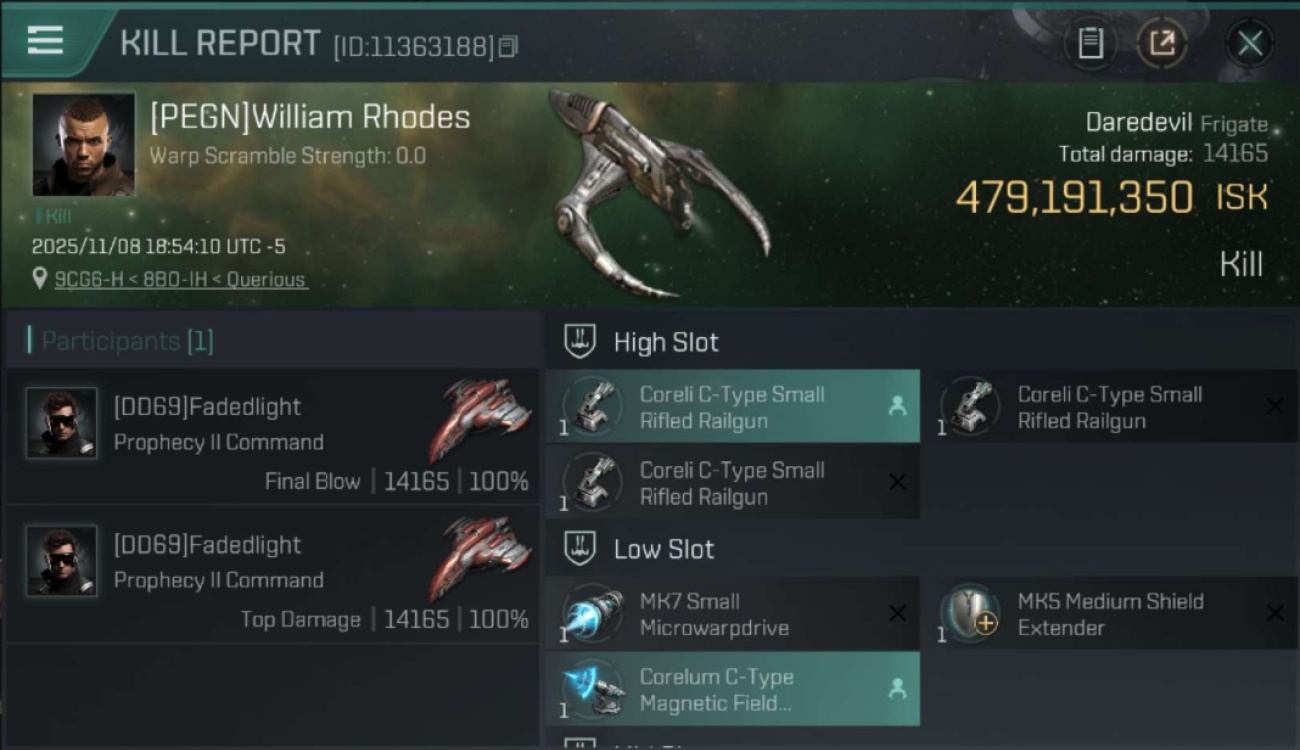Open the notes clipboard icon in the header

tap(1091, 43)
